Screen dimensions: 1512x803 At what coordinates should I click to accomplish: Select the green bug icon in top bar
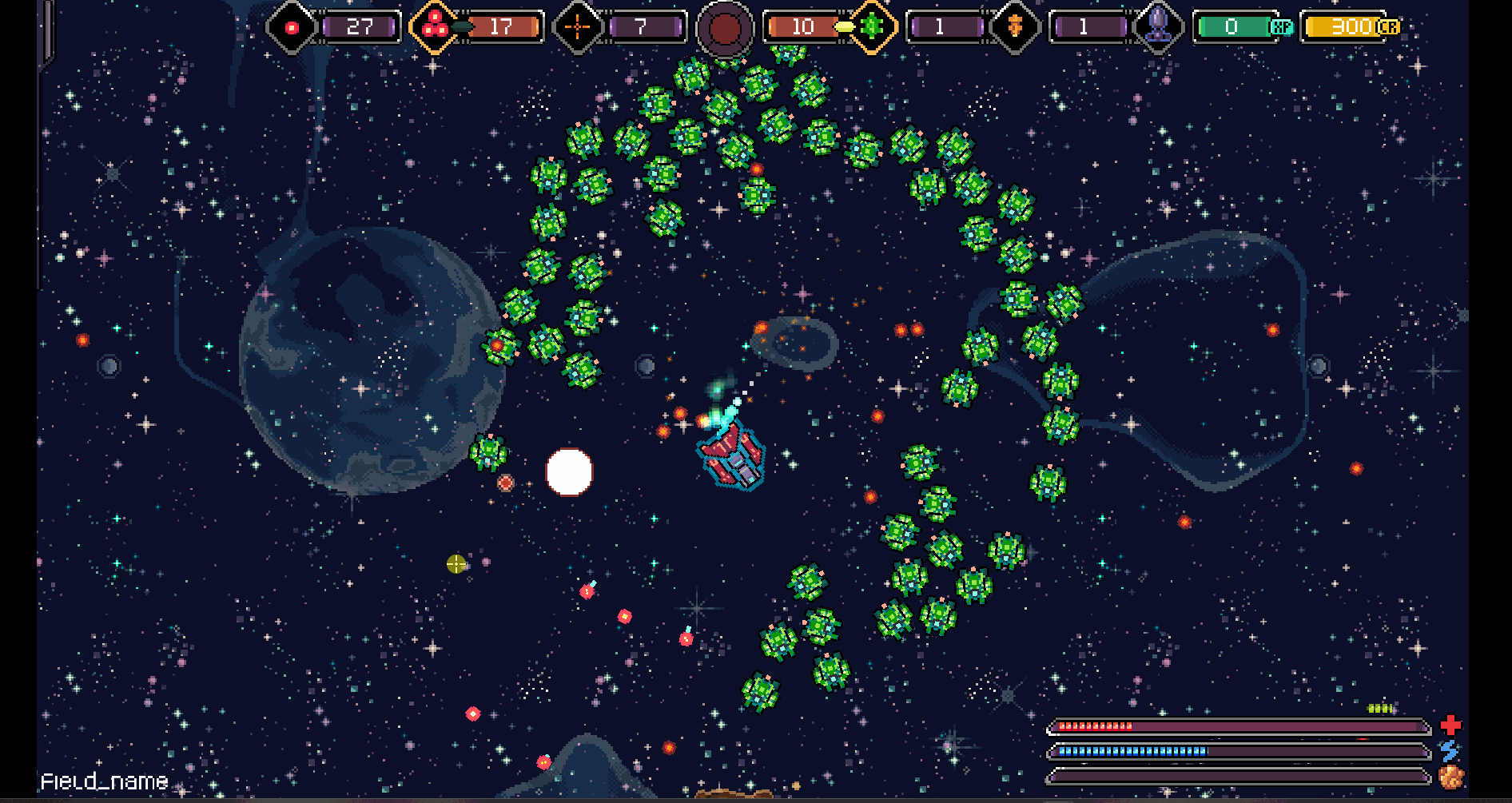pos(872,26)
